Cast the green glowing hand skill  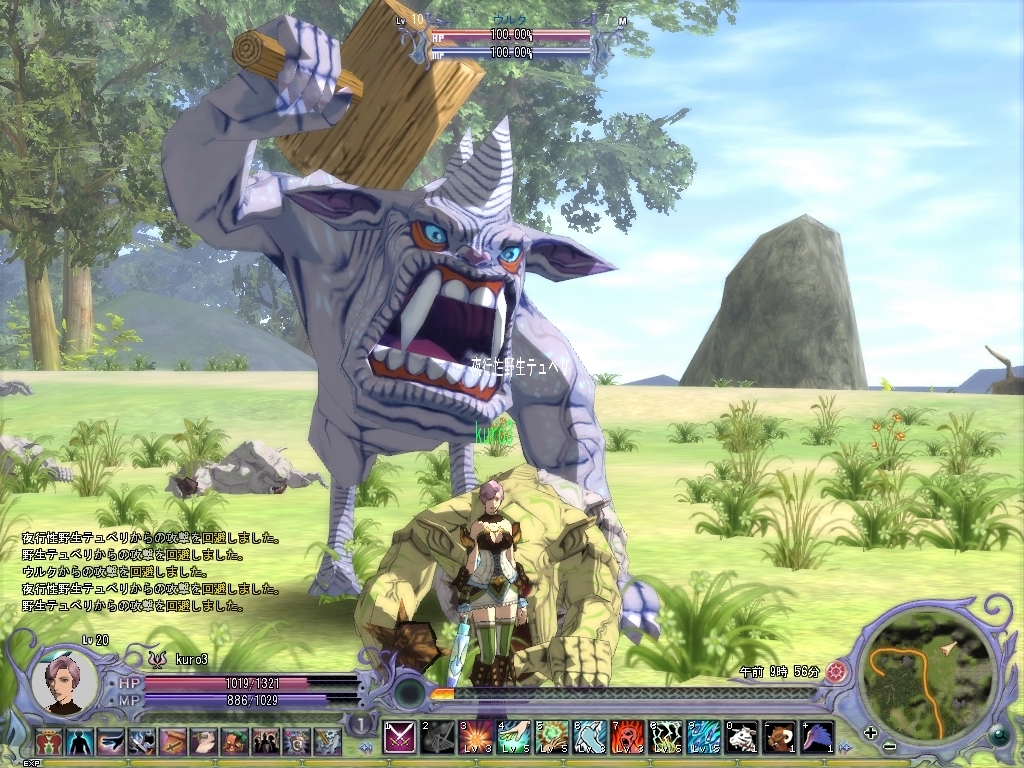coord(514,737)
